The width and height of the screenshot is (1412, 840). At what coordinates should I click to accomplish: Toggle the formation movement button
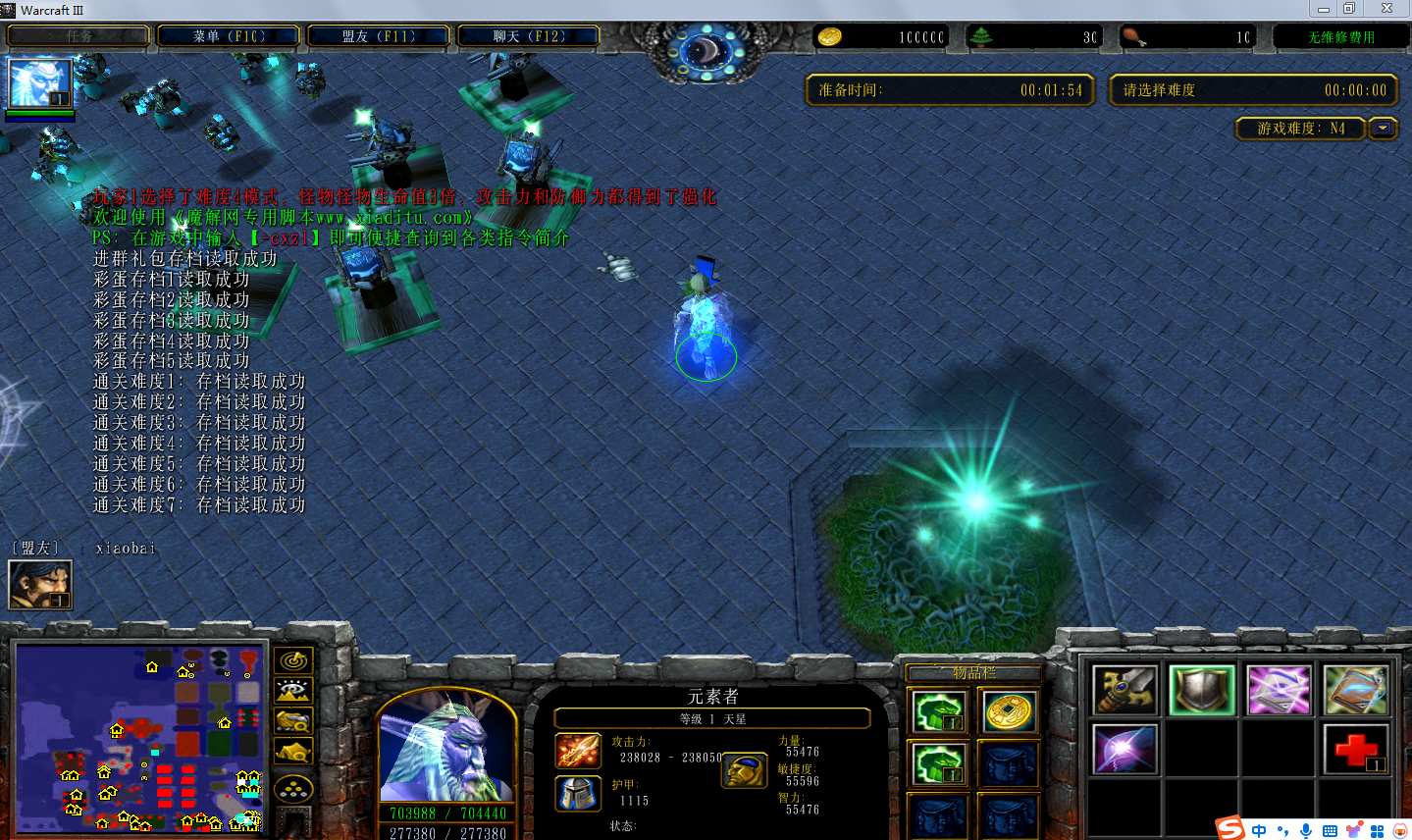pos(293,788)
